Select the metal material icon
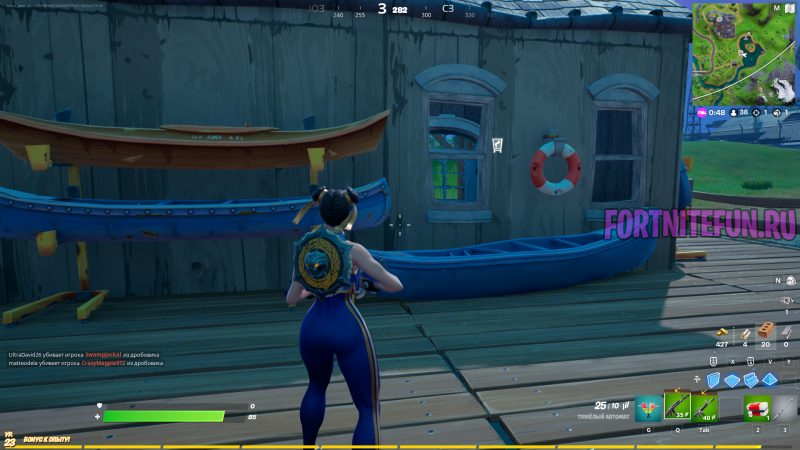This screenshot has width=800, height=450. (786, 331)
